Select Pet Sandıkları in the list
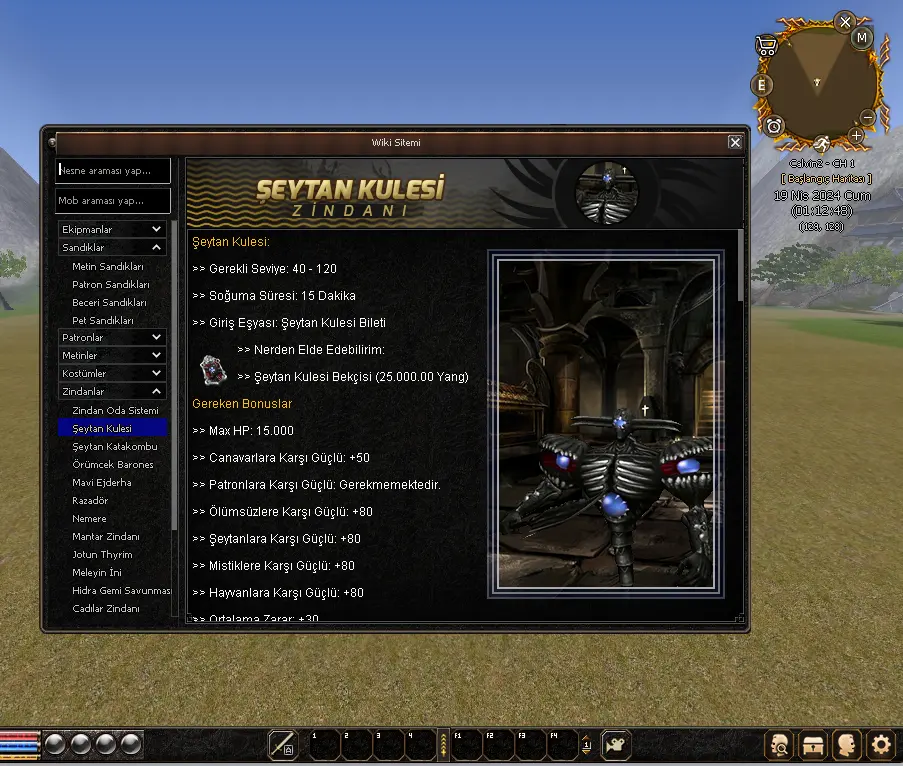The width and height of the screenshot is (903, 766). tap(103, 321)
